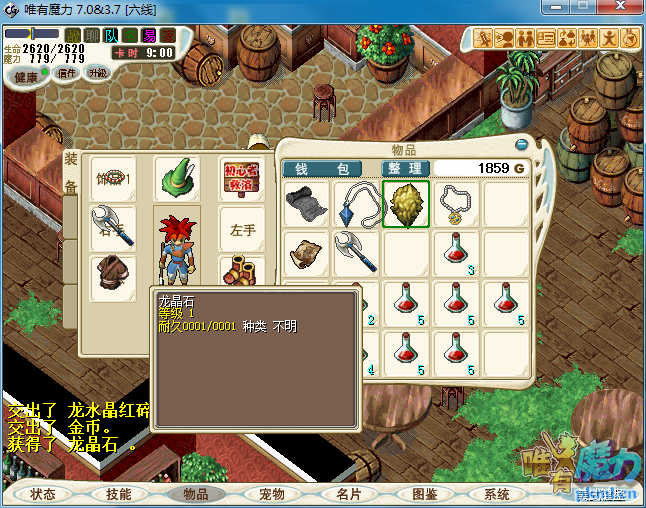Viewport: 646px width, 508px height.
Task: Pick the blue pendant necklace item
Action: click(x=356, y=204)
